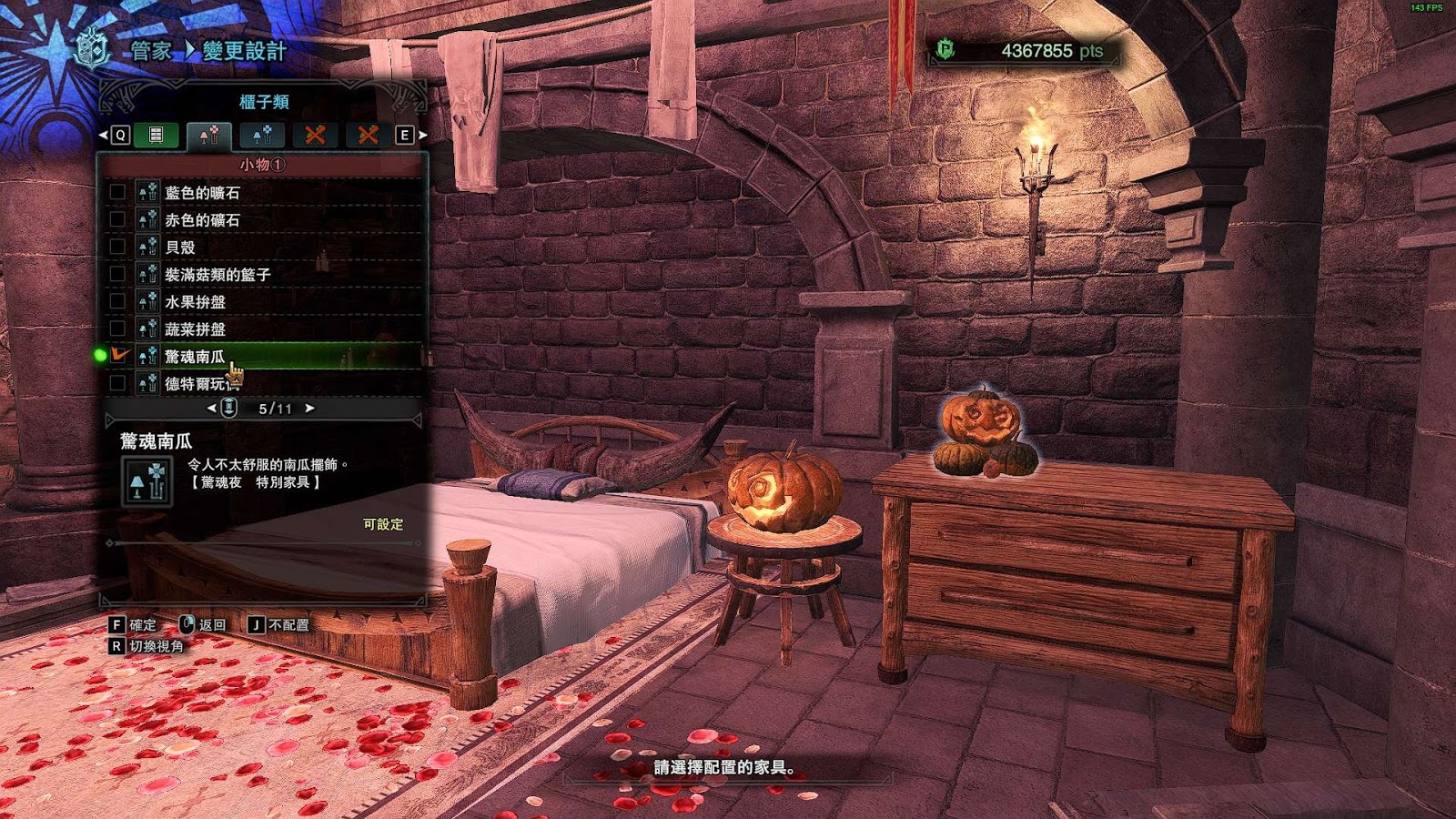Select the 藍色的礦石 furniture entry
Image resolution: width=1456 pixels, height=819 pixels.
202,193
